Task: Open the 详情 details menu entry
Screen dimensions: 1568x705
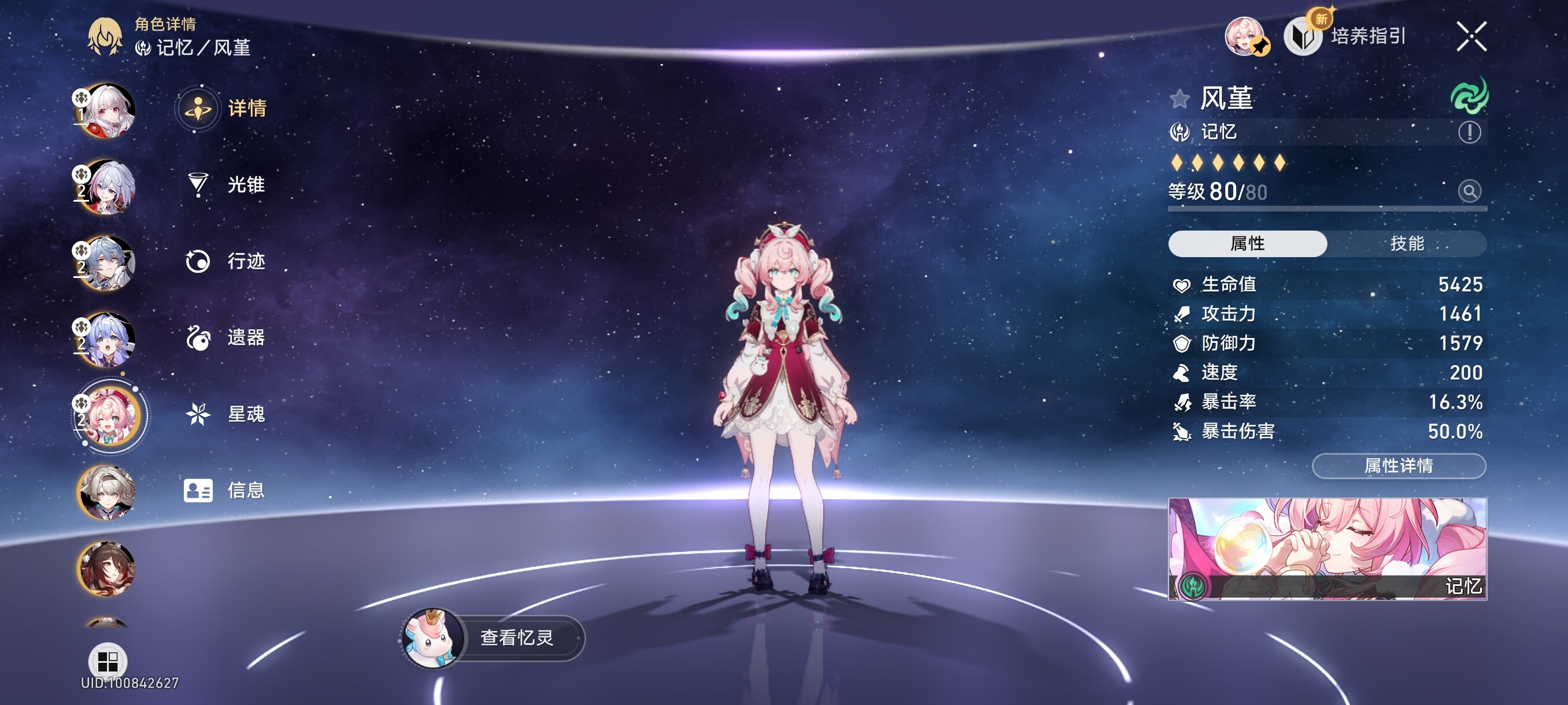Action: (x=225, y=109)
